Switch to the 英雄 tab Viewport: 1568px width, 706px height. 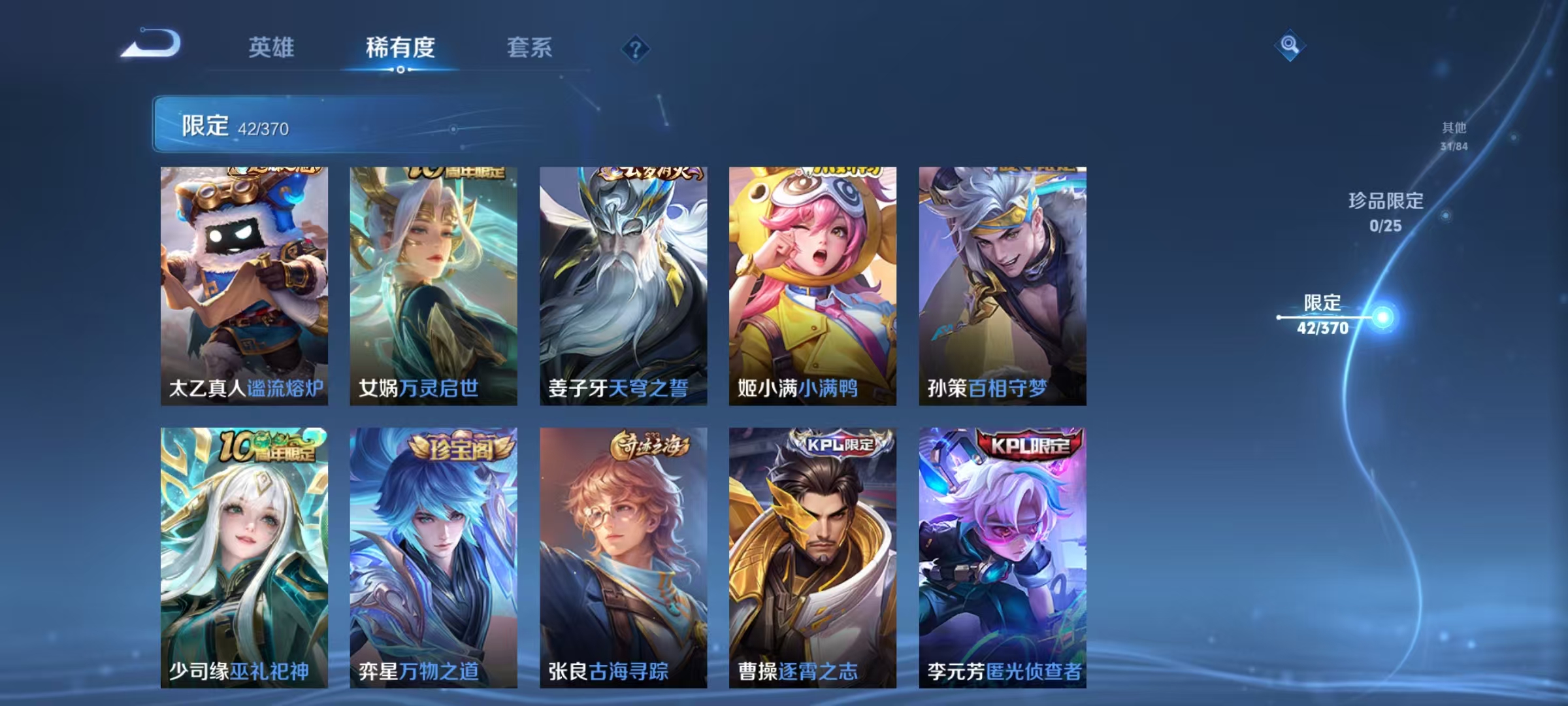click(272, 47)
